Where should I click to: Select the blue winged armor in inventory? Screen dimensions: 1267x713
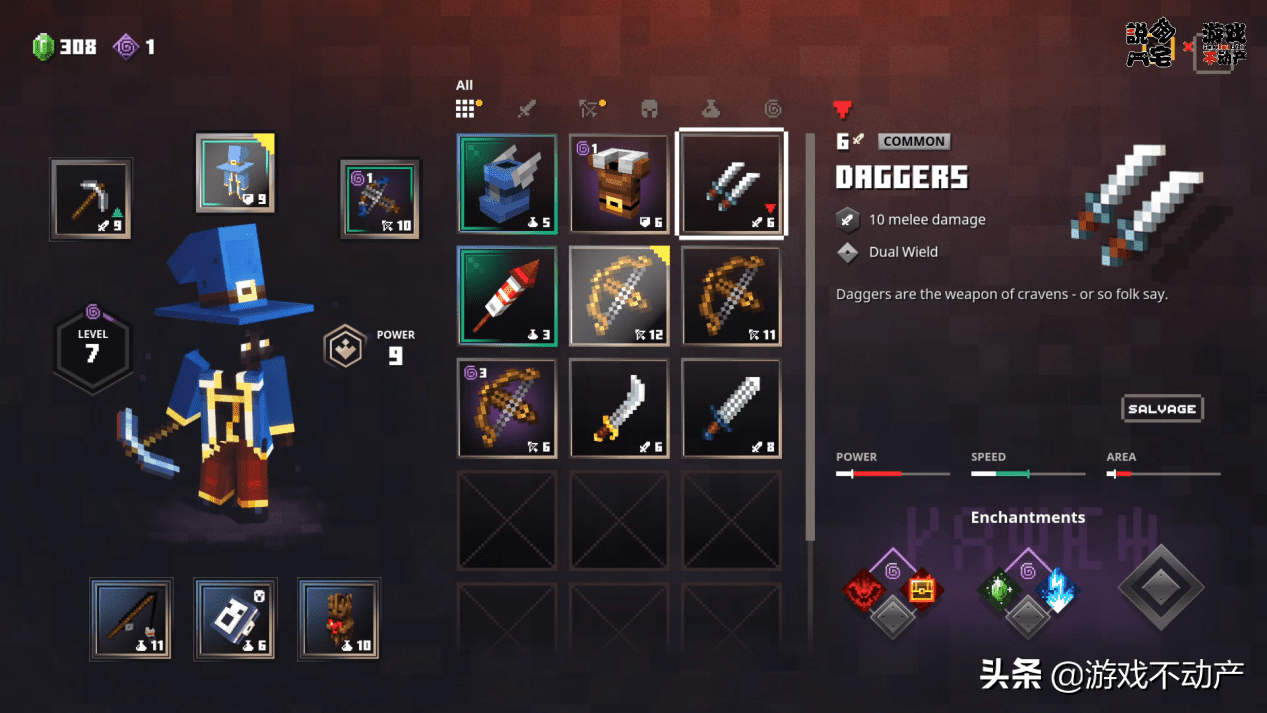(x=507, y=184)
